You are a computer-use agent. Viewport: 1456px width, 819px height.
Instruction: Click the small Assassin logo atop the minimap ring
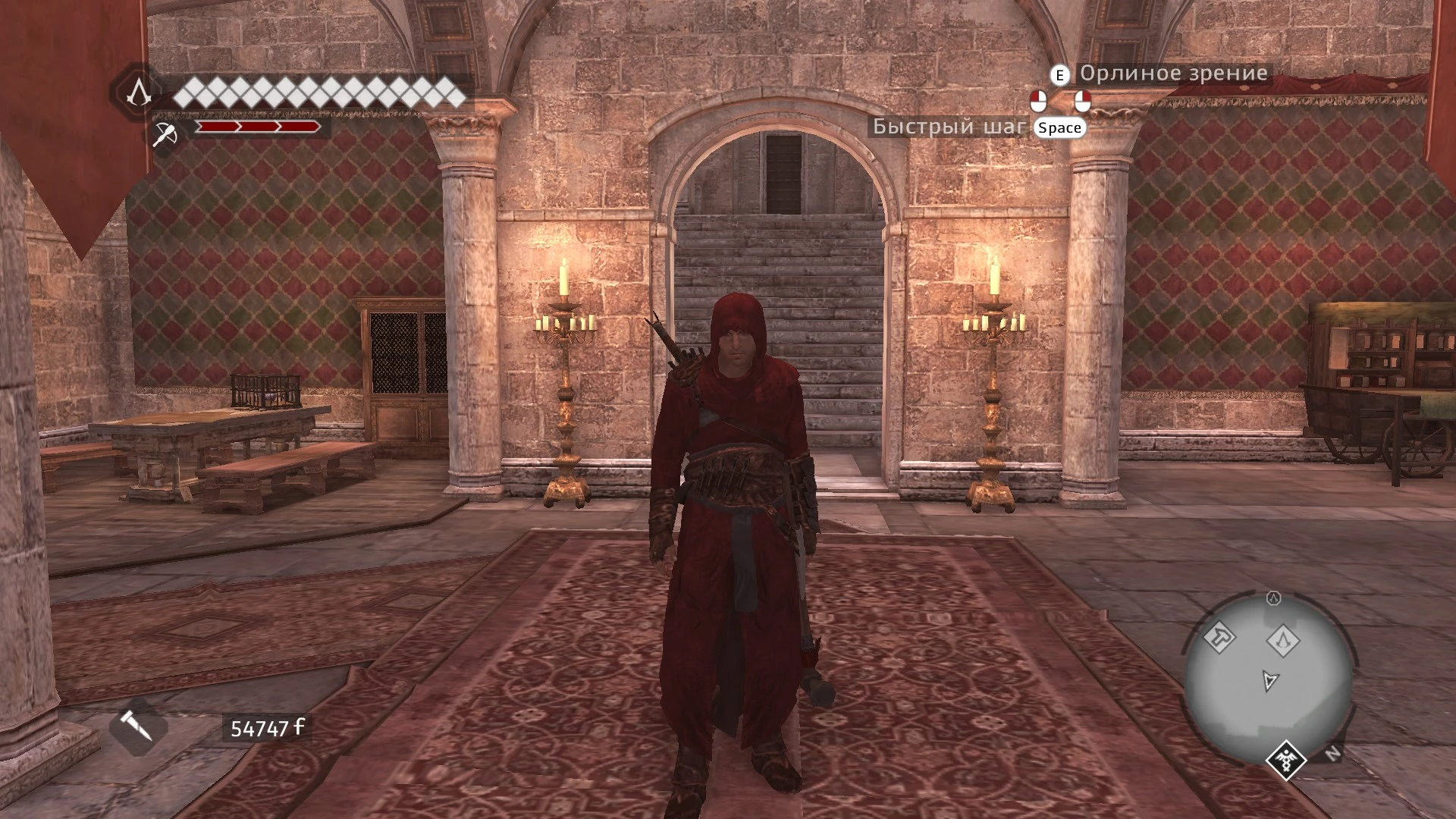coord(1273,598)
